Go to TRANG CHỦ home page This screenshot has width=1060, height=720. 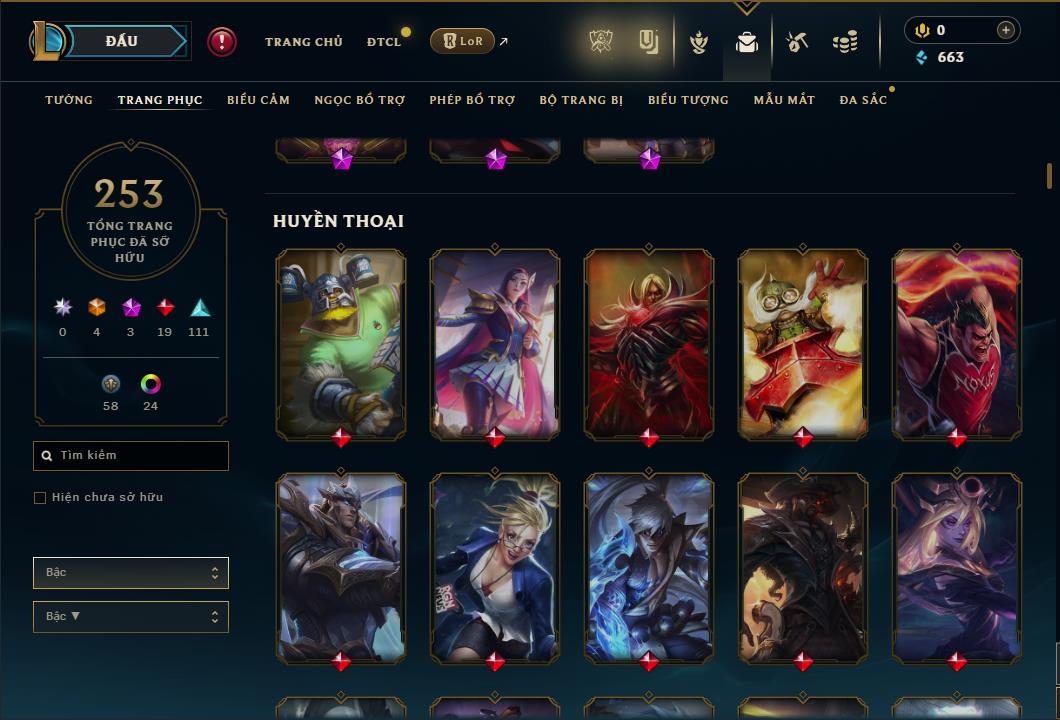click(x=303, y=42)
